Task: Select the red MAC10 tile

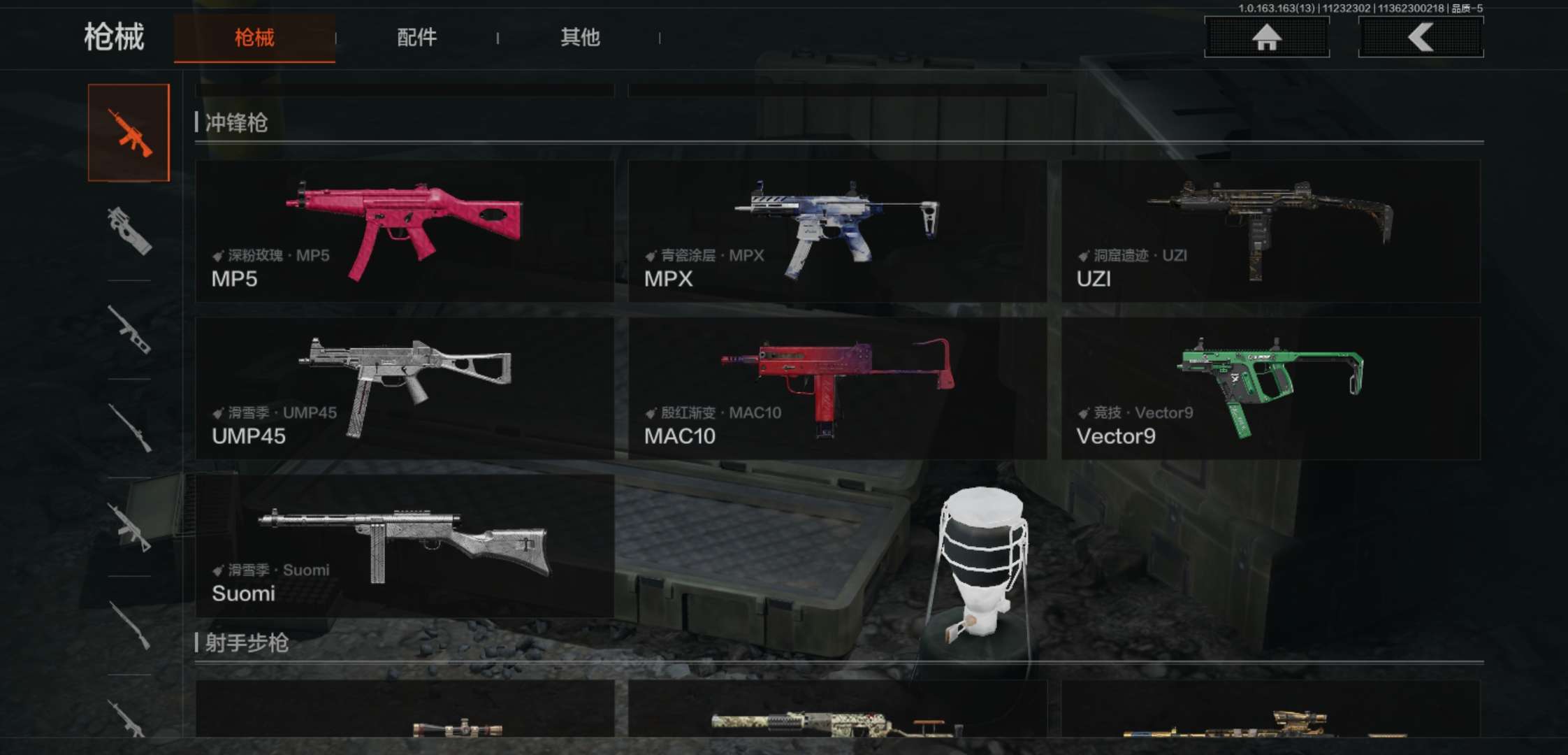Action: pos(837,389)
